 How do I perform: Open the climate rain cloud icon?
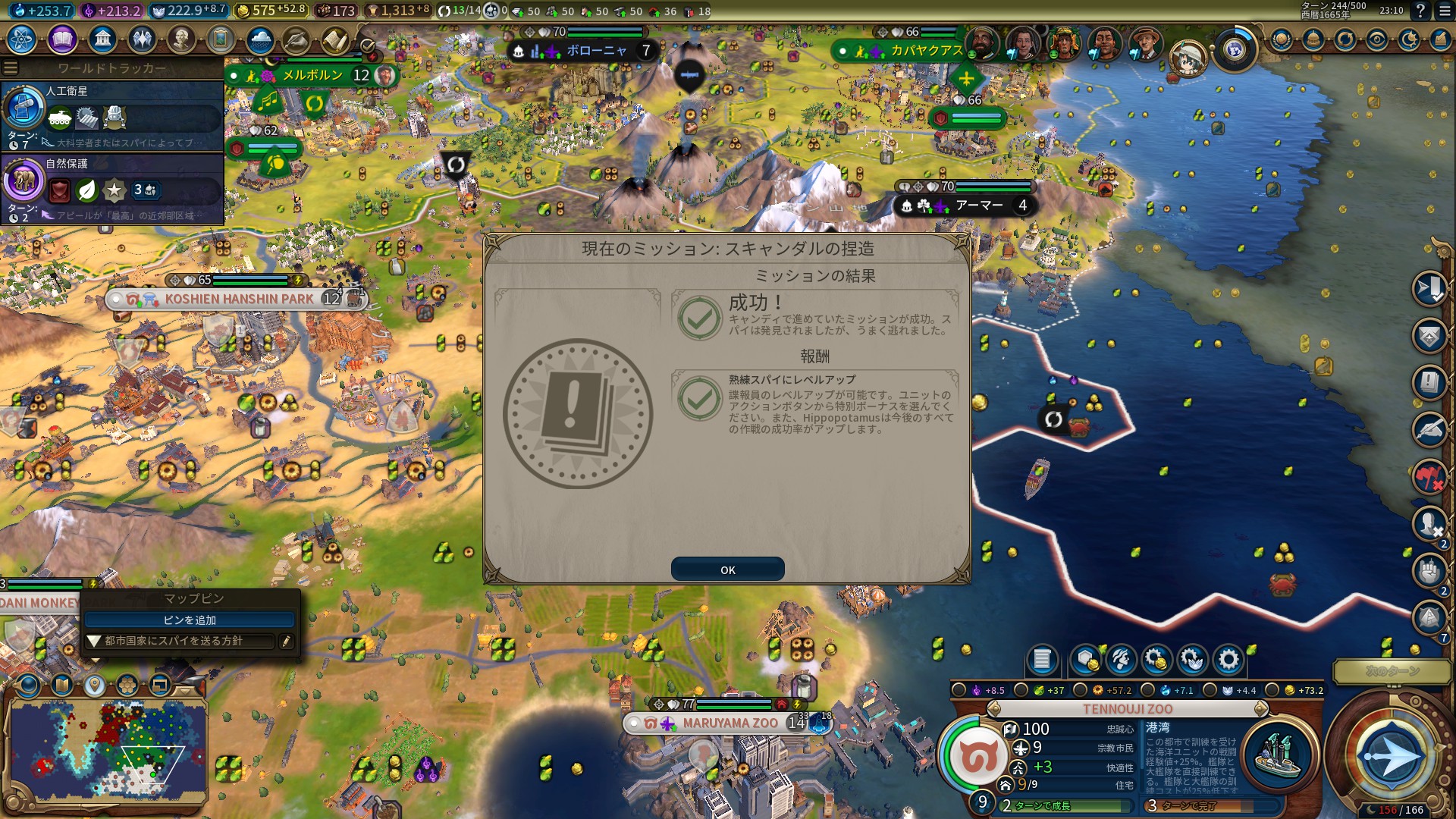click(x=260, y=39)
